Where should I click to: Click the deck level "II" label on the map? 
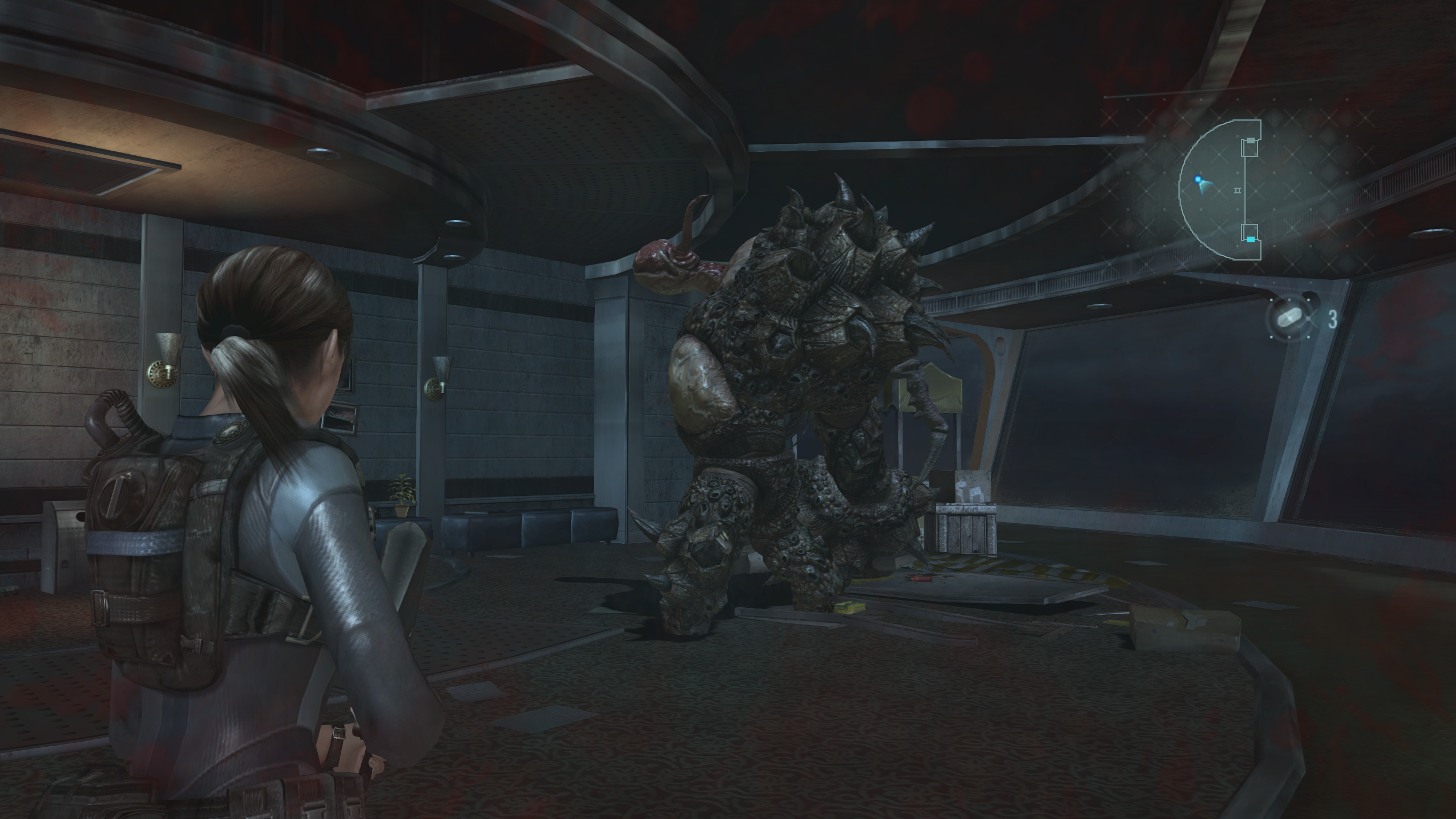pos(1237,190)
